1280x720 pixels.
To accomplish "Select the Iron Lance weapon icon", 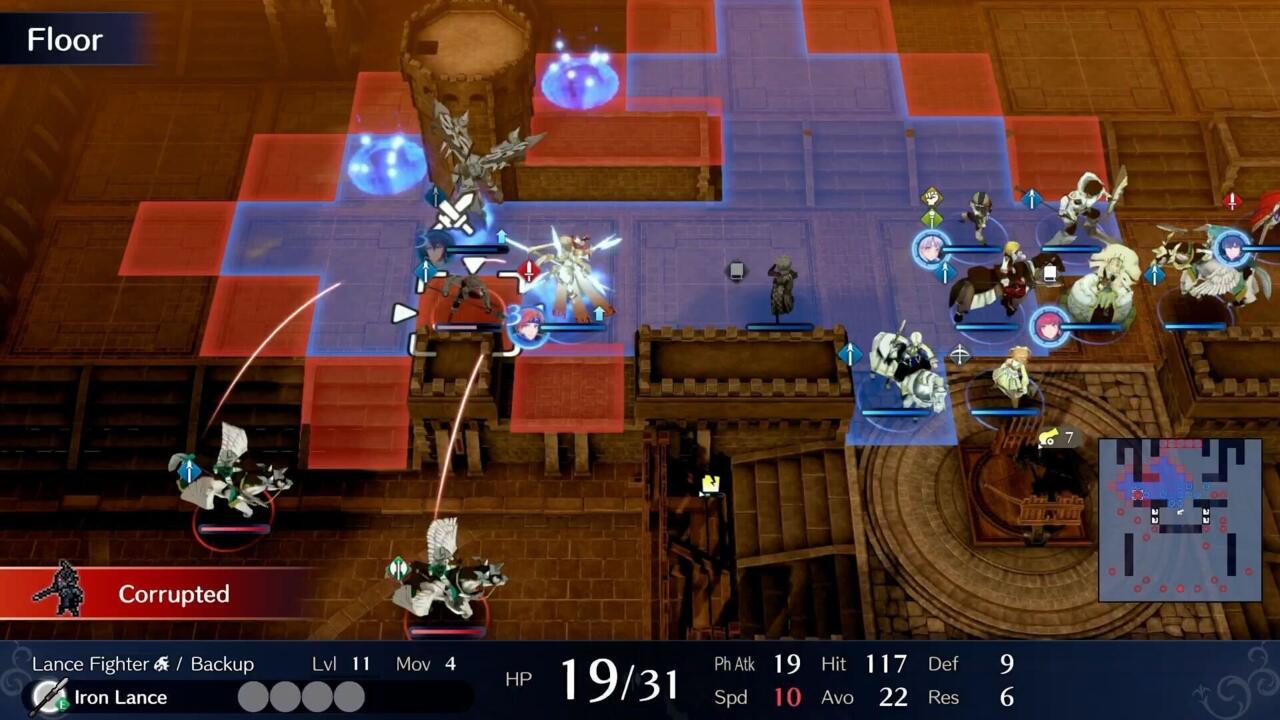I will [x=49, y=697].
